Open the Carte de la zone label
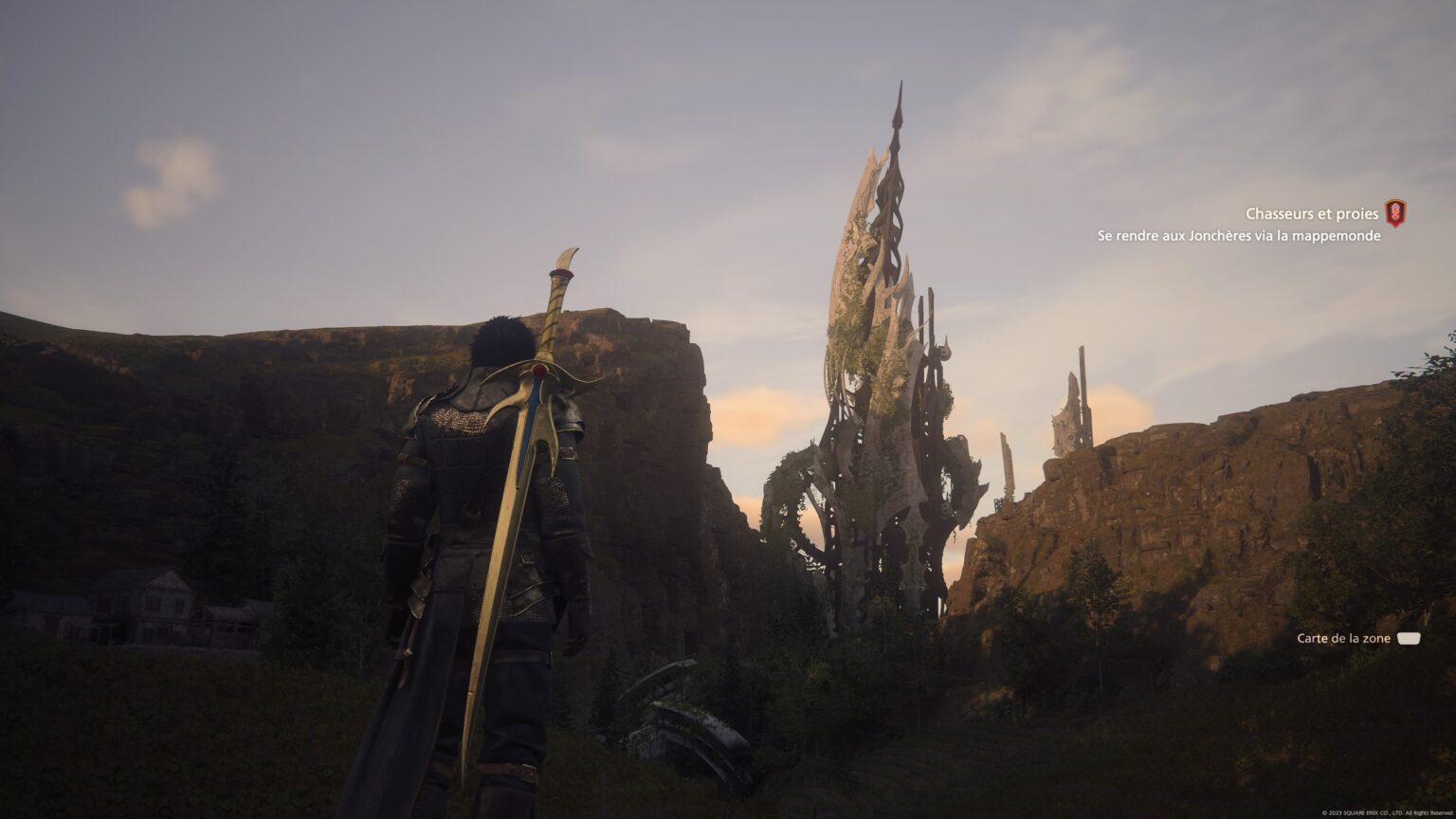The height and width of the screenshot is (819, 1456). pyautogui.click(x=1343, y=639)
